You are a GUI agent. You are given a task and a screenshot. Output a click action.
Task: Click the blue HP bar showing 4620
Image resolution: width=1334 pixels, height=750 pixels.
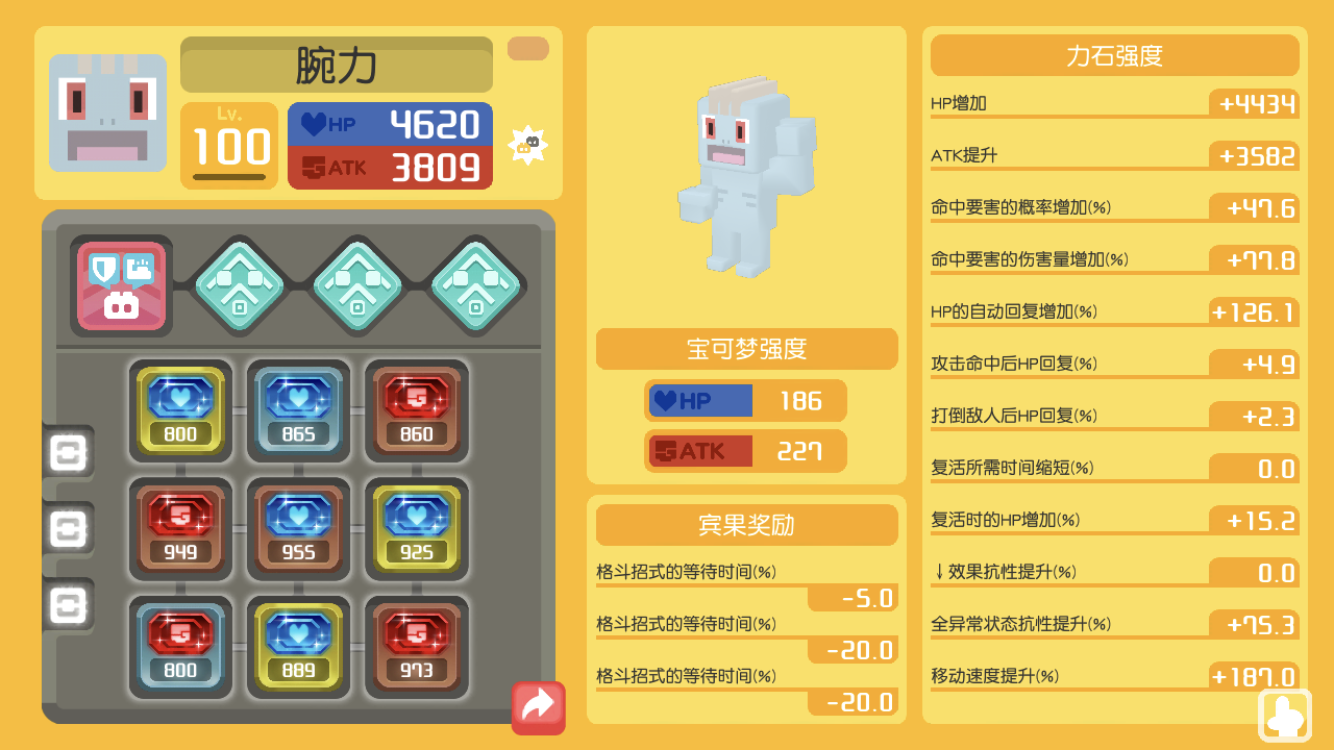pyautogui.click(x=390, y=124)
